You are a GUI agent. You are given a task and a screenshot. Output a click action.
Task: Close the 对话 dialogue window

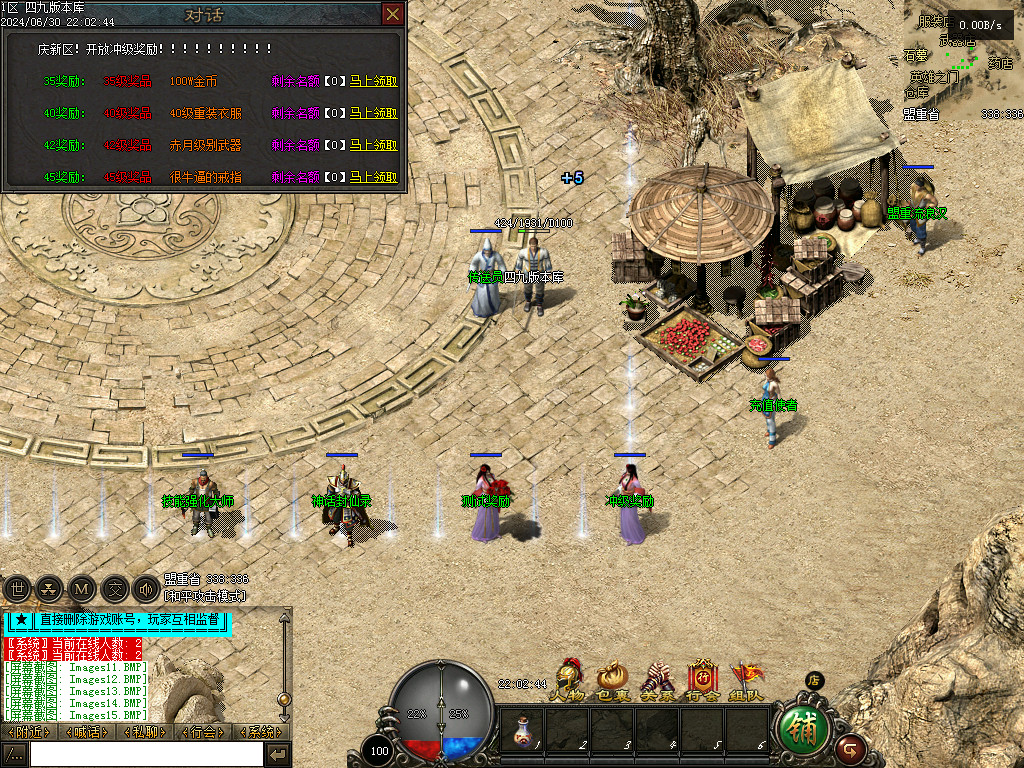[393, 14]
